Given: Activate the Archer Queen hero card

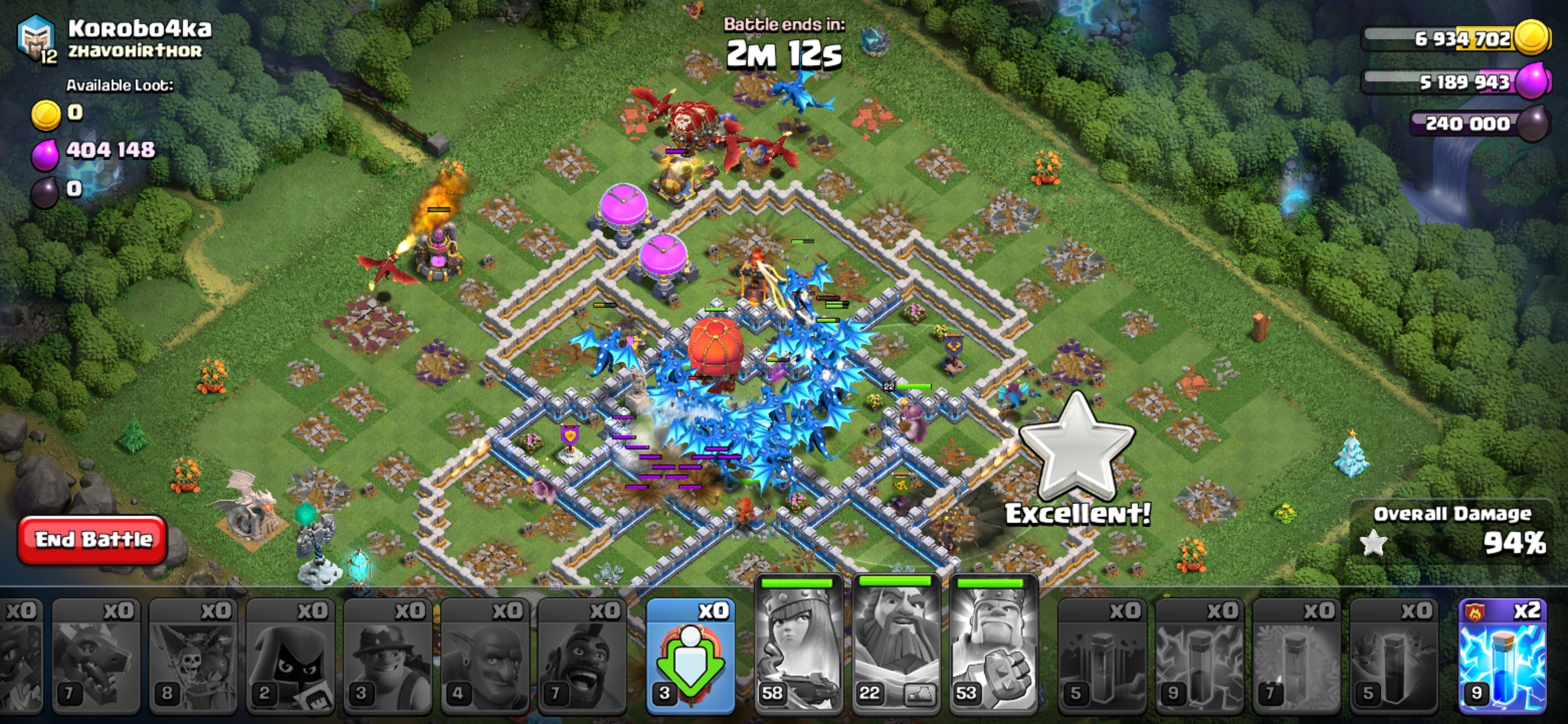Looking at the screenshot, I should [x=798, y=647].
